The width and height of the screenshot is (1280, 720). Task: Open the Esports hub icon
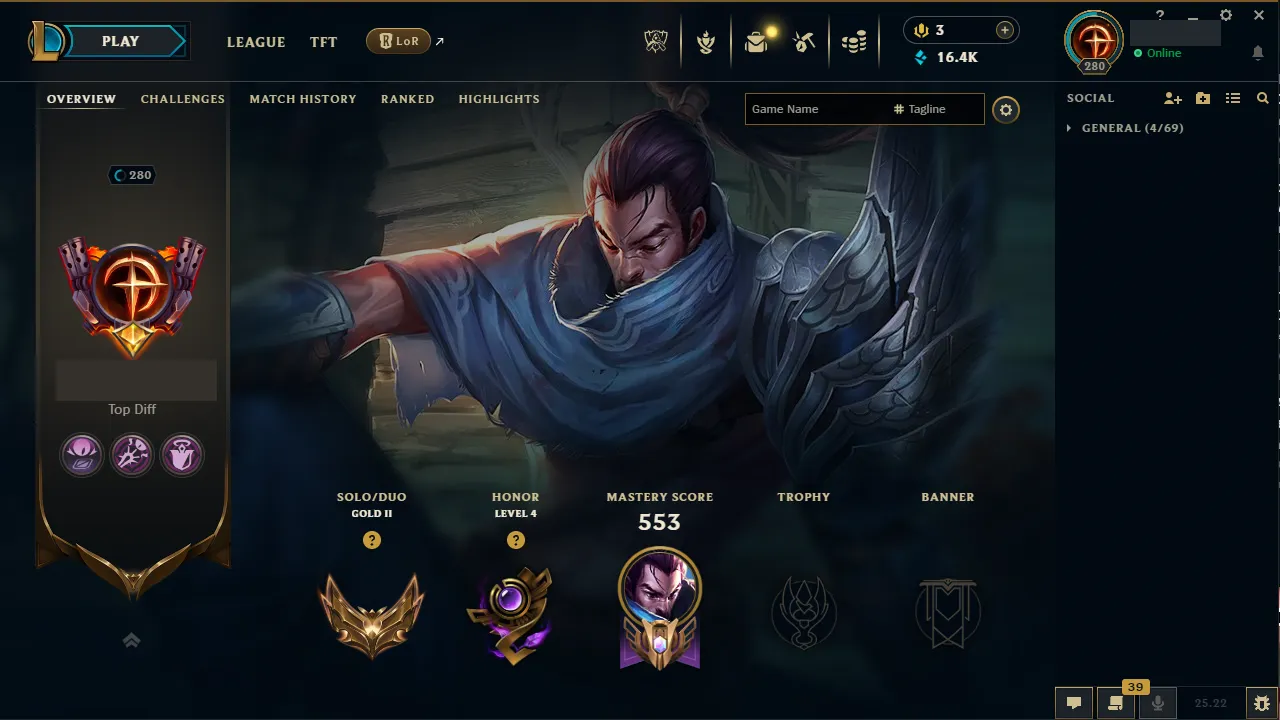pos(655,41)
